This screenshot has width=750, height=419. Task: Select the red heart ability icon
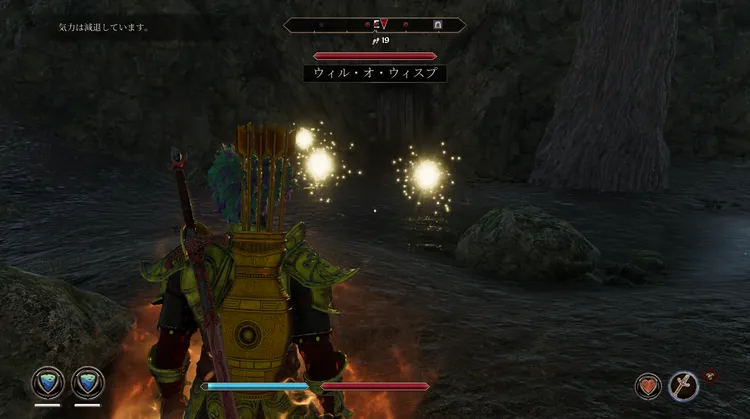tap(649, 385)
